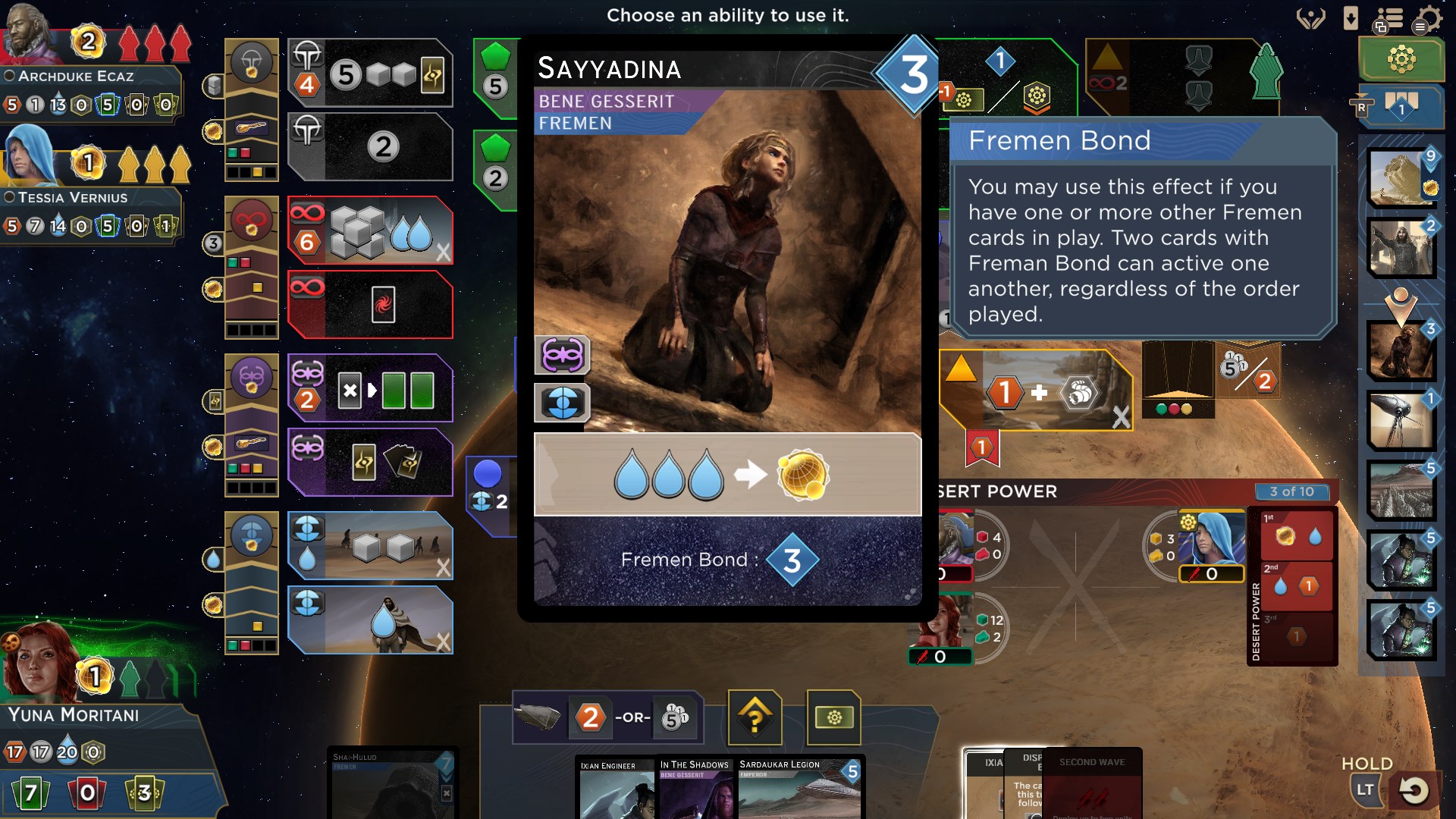Viewport: 1456px width, 819px height.
Task: Expand the R building tab on the right edge
Action: [x=1362, y=108]
